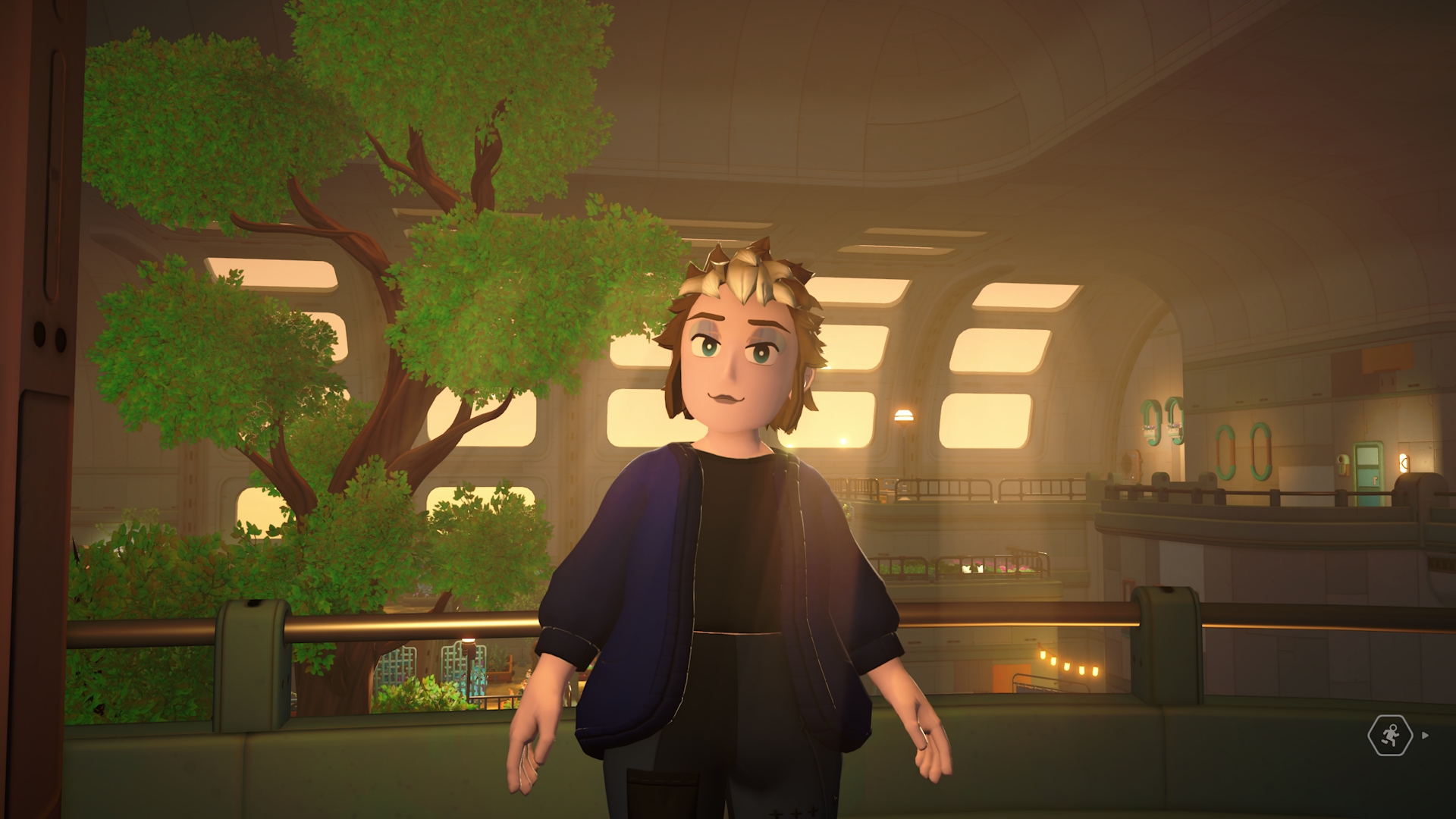Click the small arrow beside the hexagon icon
This screenshot has height=819, width=1456.
[x=1426, y=735]
